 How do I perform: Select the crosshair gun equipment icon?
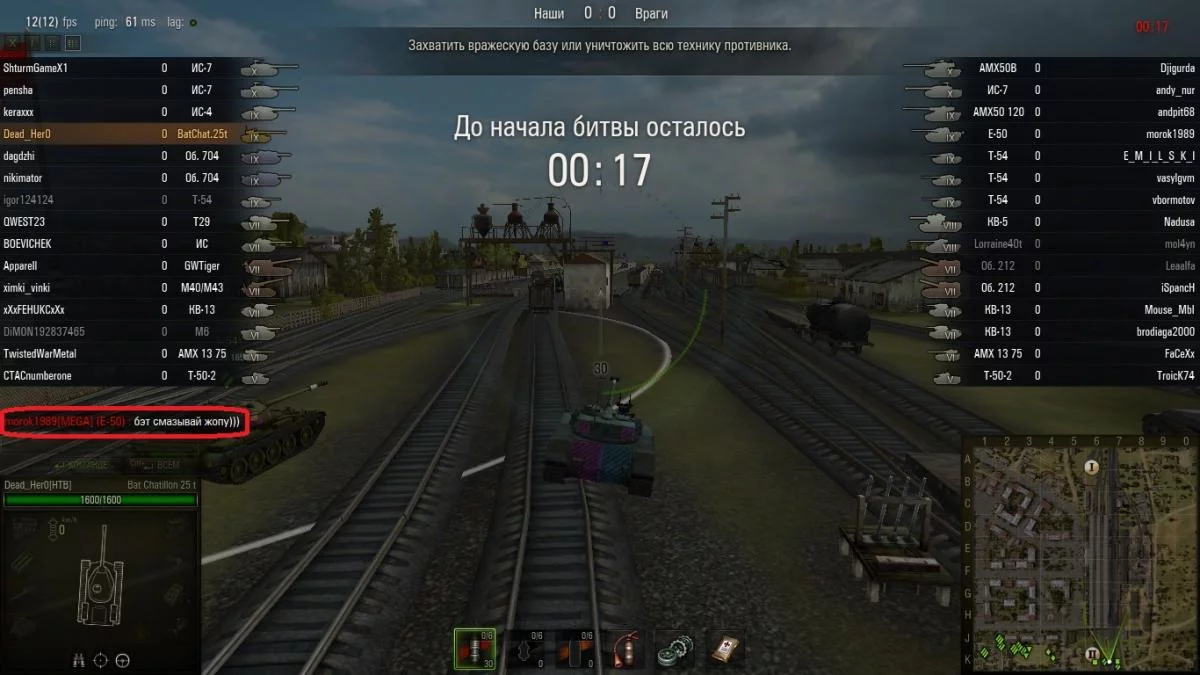[x=101, y=660]
